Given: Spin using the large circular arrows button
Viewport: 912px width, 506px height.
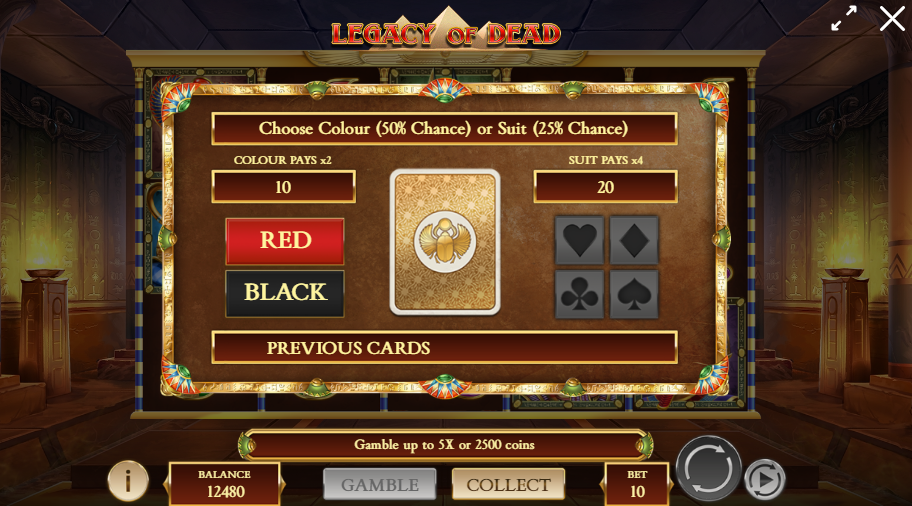Looking at the screenshot, I should pos(709,469).
